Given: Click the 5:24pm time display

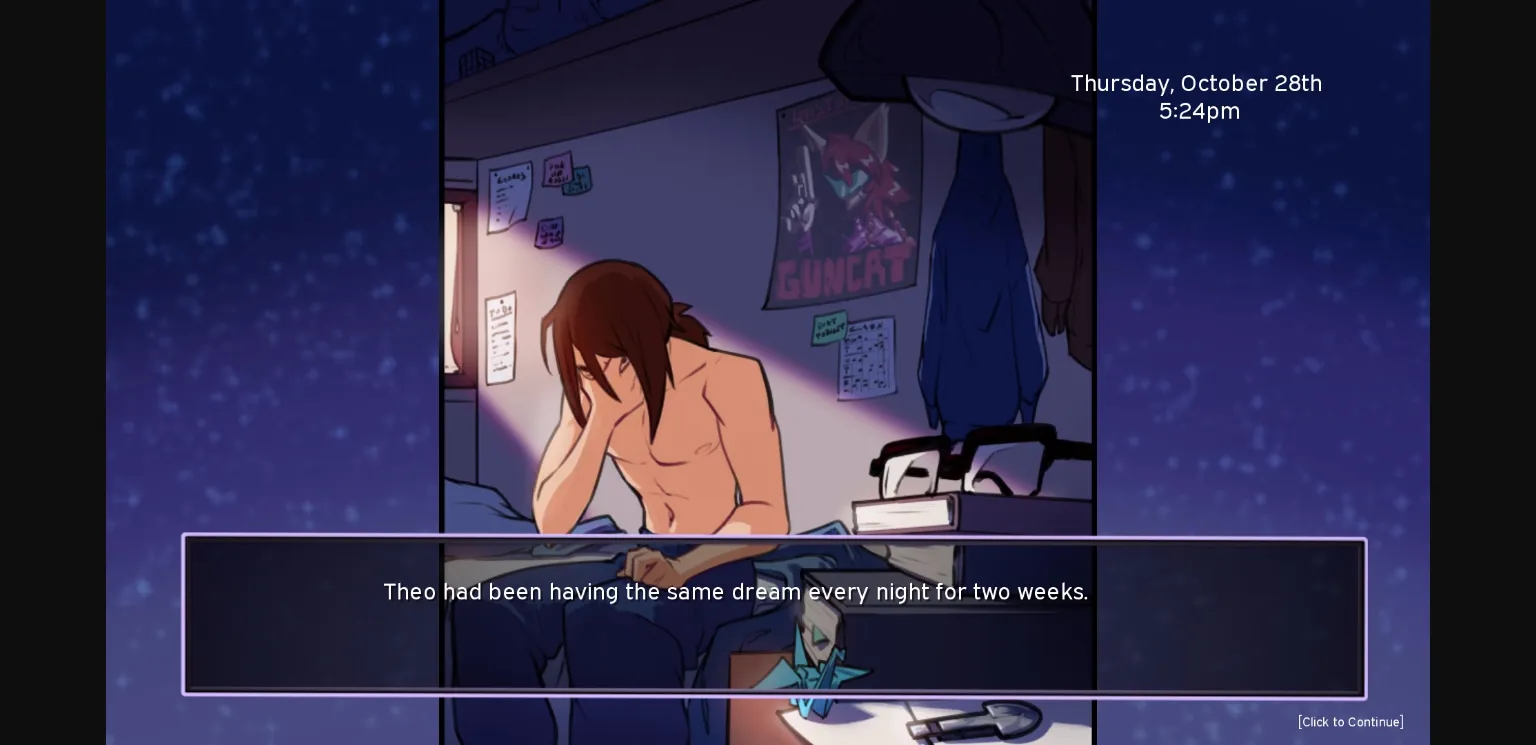Looking at the screenshot, I should (1199, 111).
